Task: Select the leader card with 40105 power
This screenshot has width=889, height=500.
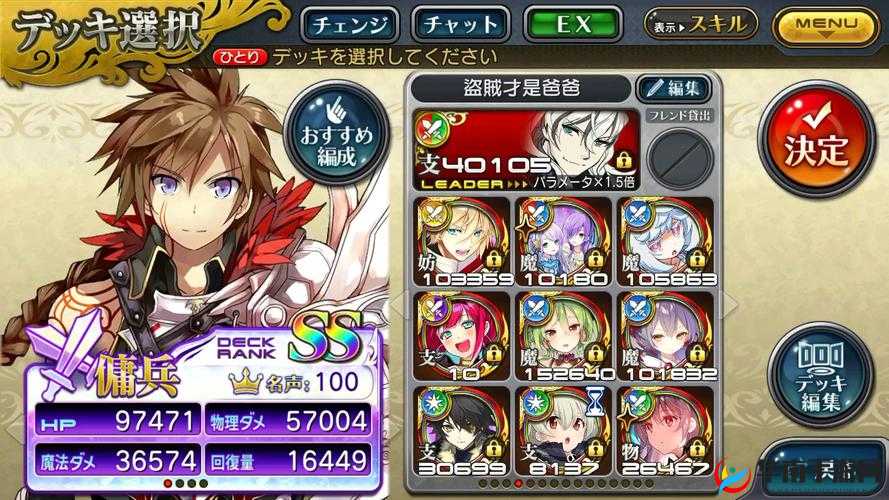Action: (526, 147)
